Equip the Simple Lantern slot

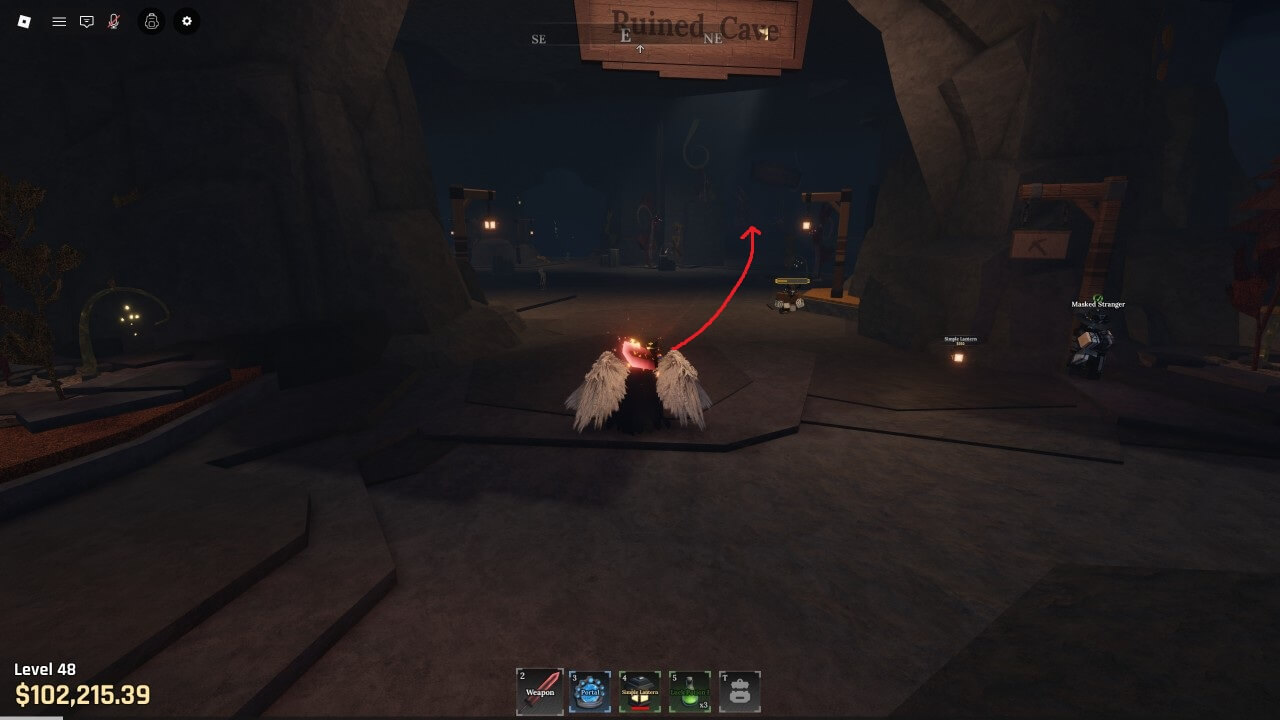(x=640, y=692)
